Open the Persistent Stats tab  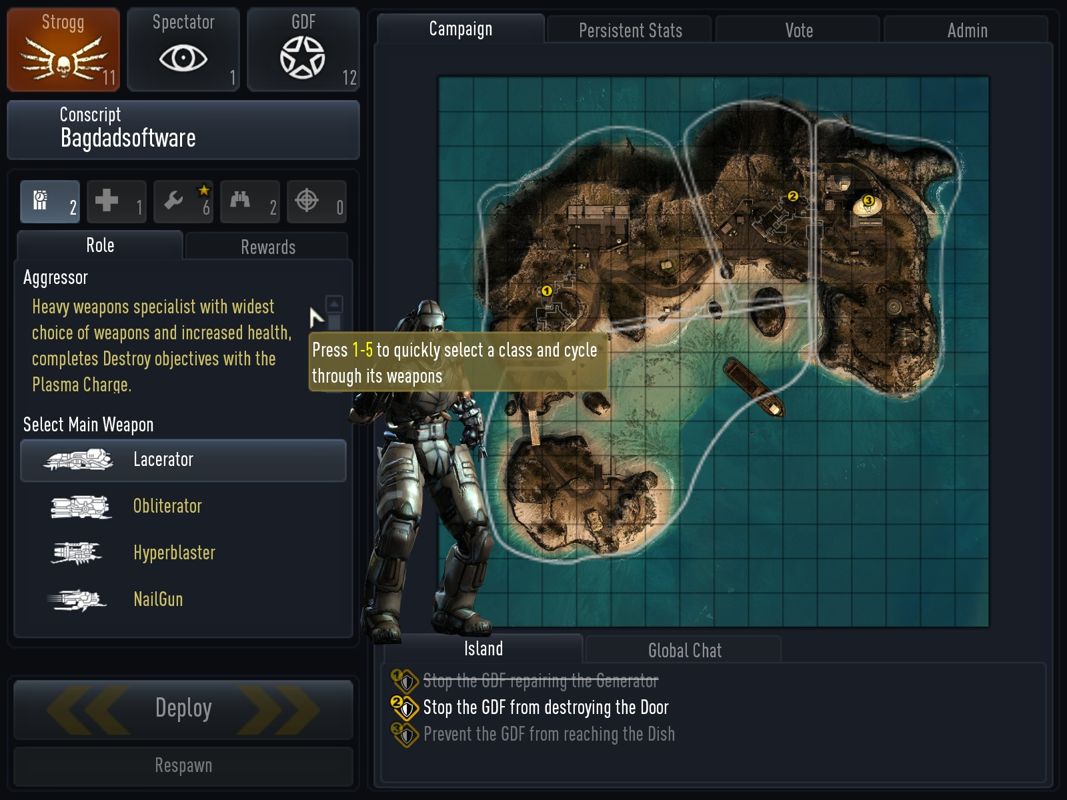630,30
